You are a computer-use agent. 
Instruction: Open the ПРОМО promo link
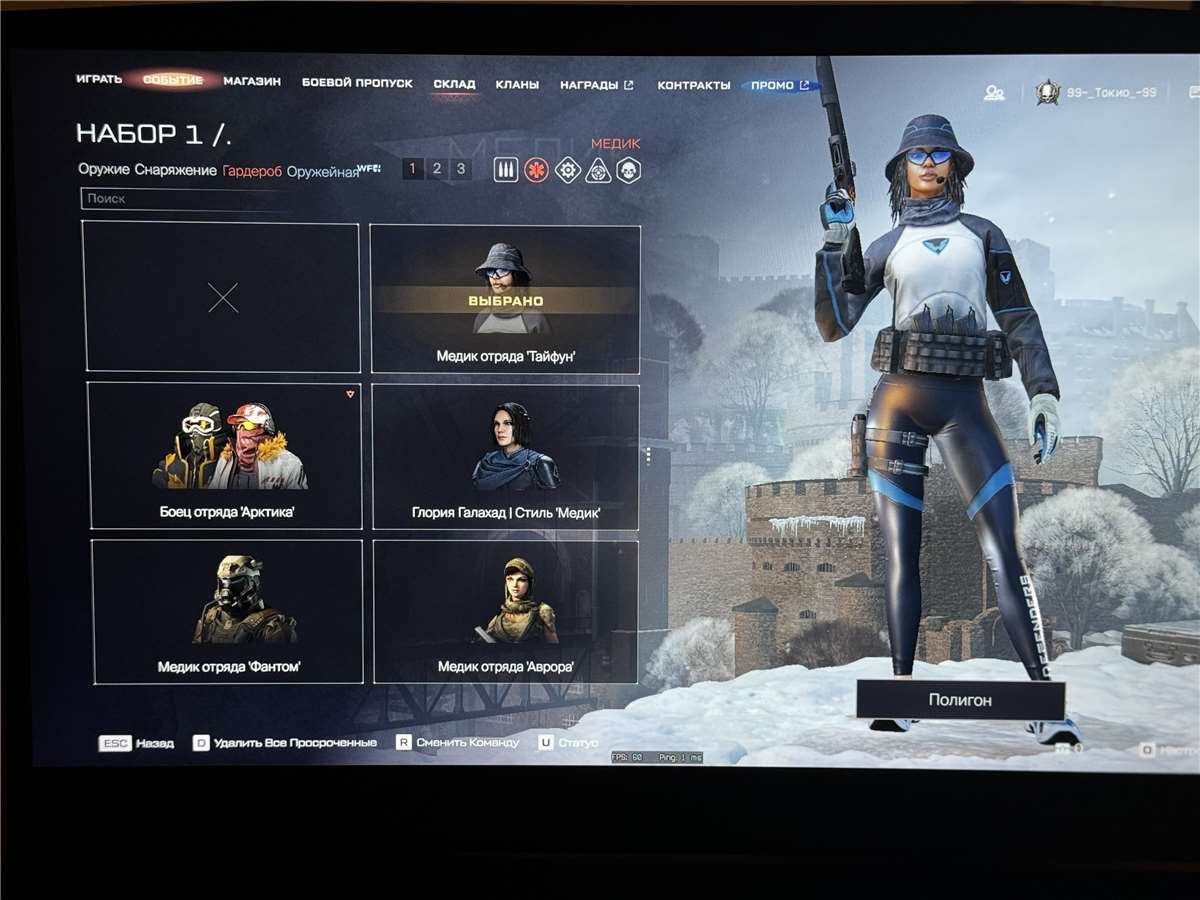click(779, 86)
